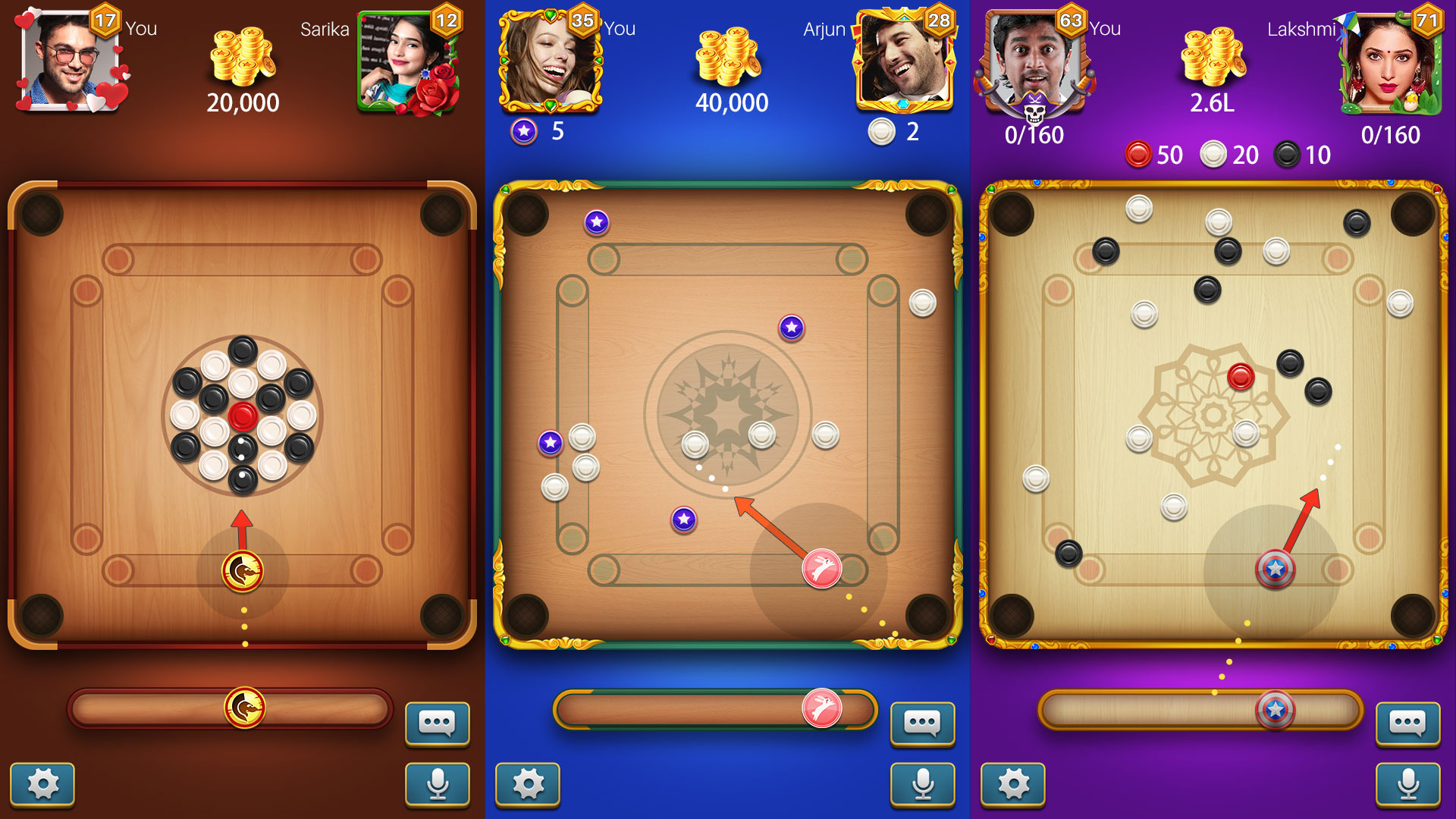Image resolution: width=1456 pixels, height=819 pixels.
Task: Click the striker position slider on the left board
Action: pyautogui.click(x=243, y=705)
